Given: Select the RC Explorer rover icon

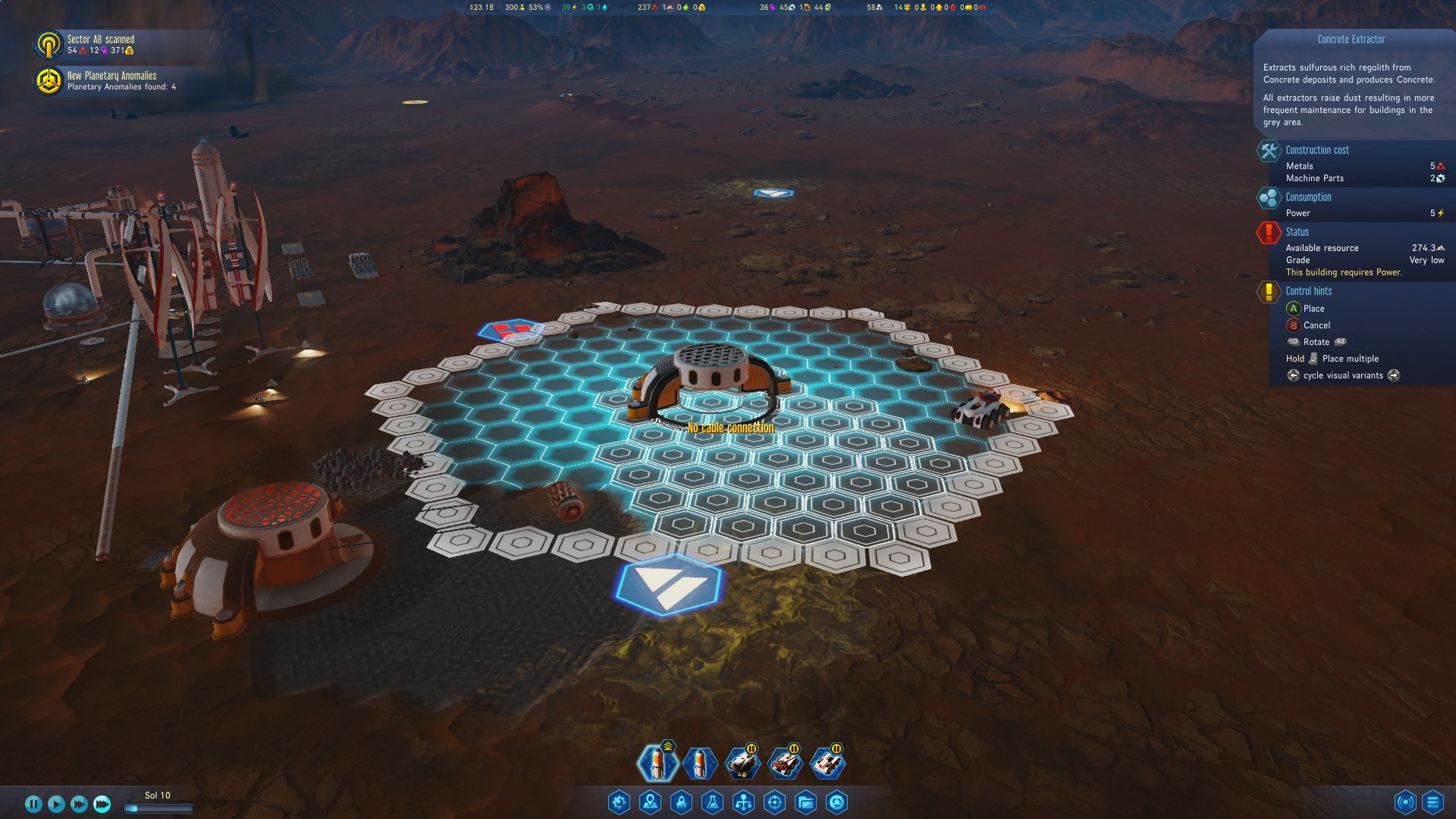Looking at the screenshot, I should [786, 764].
